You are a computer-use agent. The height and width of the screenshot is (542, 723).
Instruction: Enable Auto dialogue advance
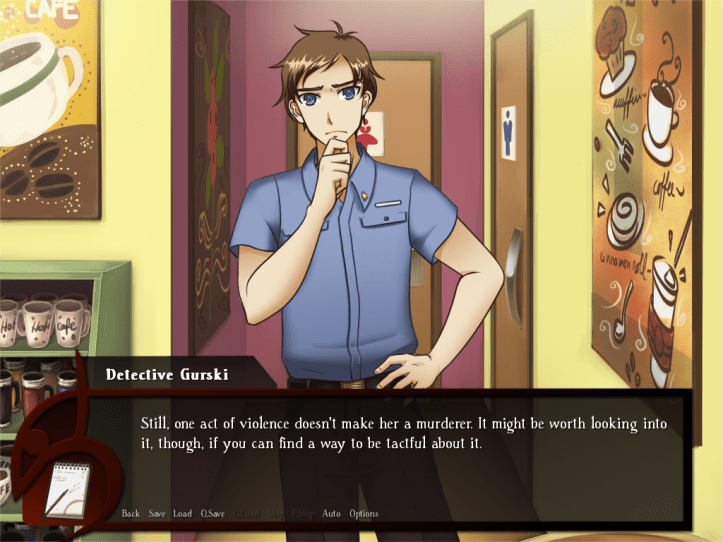[x=331, y=514]
